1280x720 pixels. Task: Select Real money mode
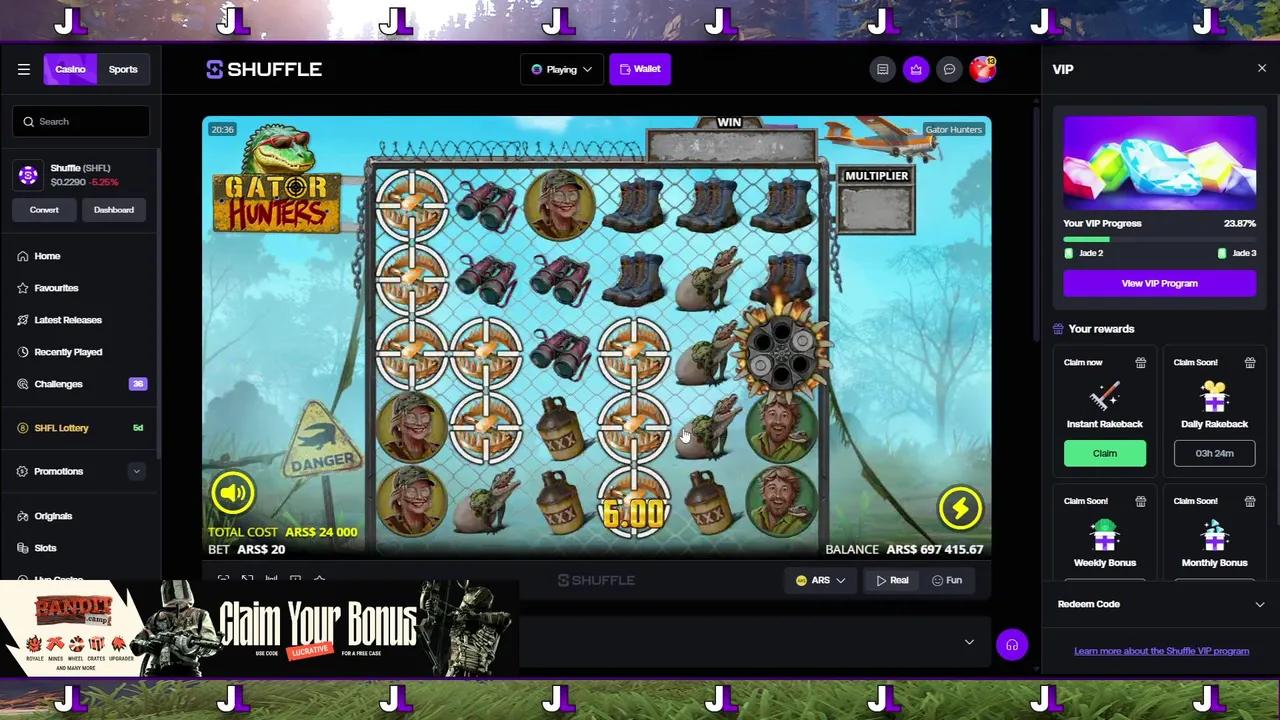892,580
